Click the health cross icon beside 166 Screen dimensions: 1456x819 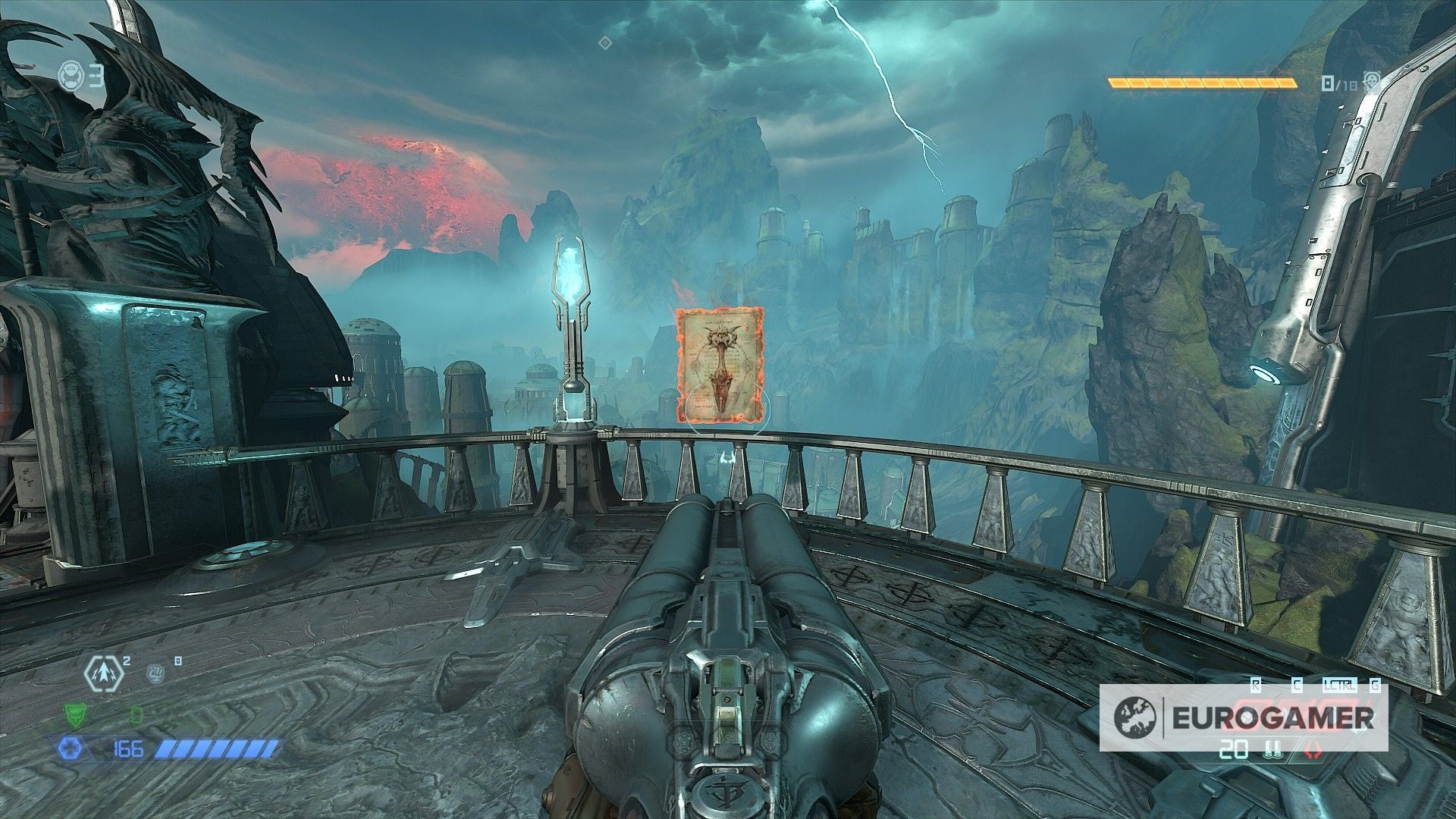click(x=70, y=749)
